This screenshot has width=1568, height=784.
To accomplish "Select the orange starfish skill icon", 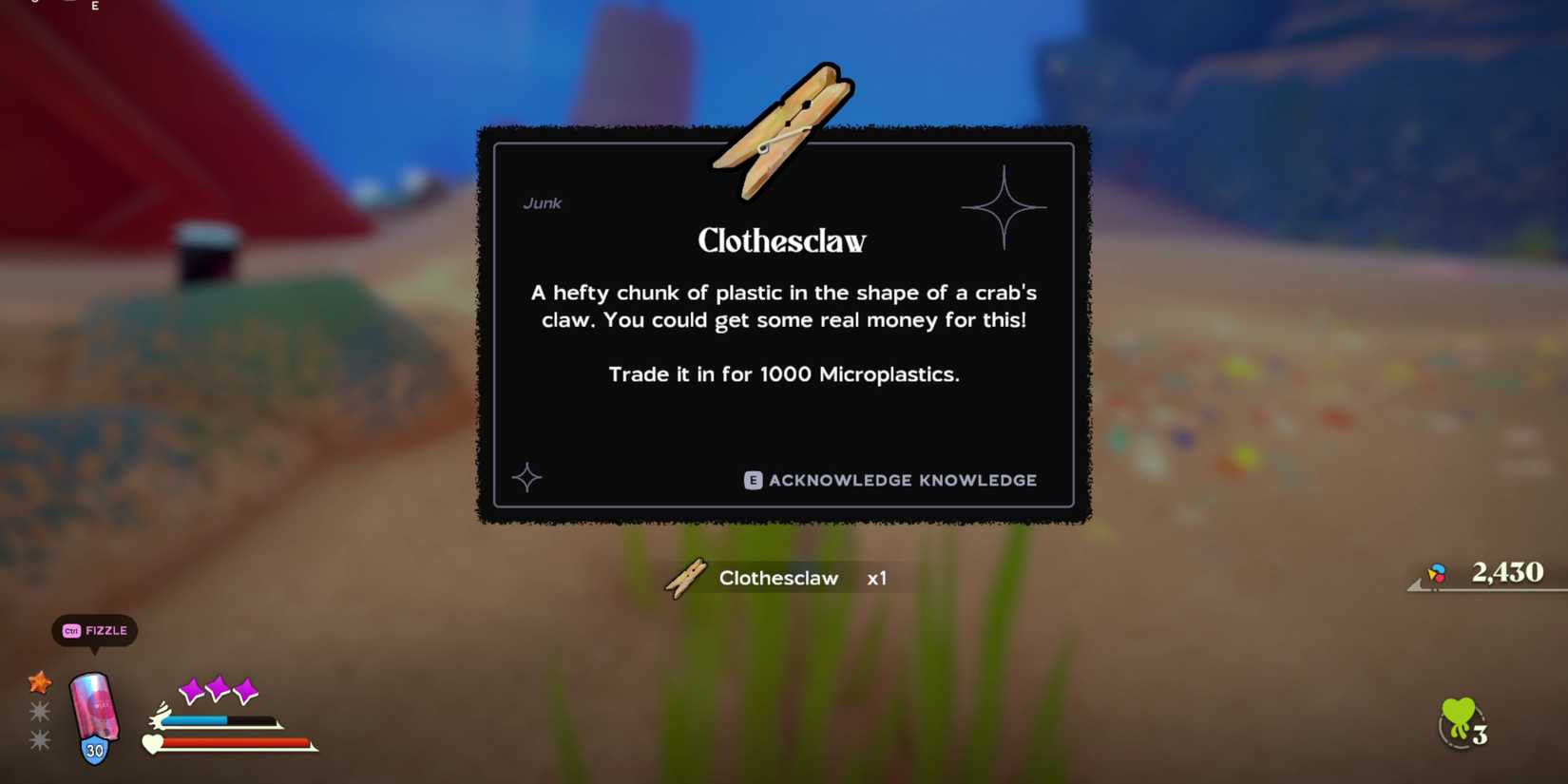I will click(40, 680).
